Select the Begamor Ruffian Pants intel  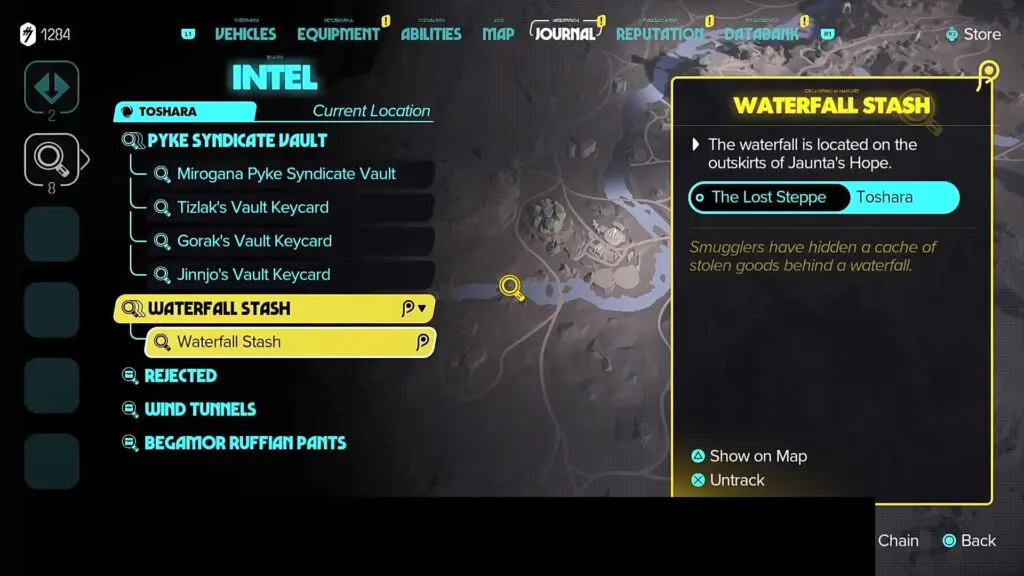[245, 443]
